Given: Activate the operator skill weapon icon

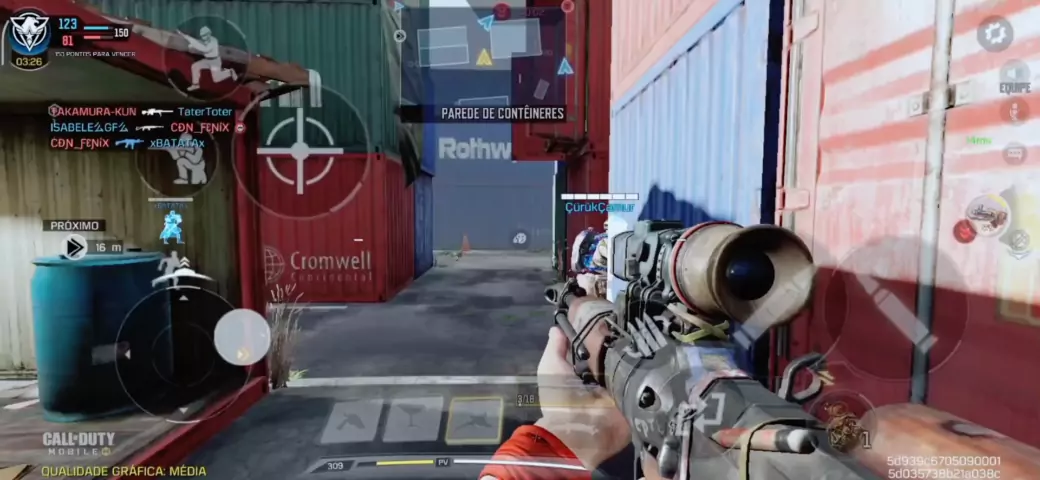Looking at the screenshot, I should [988, 214].
